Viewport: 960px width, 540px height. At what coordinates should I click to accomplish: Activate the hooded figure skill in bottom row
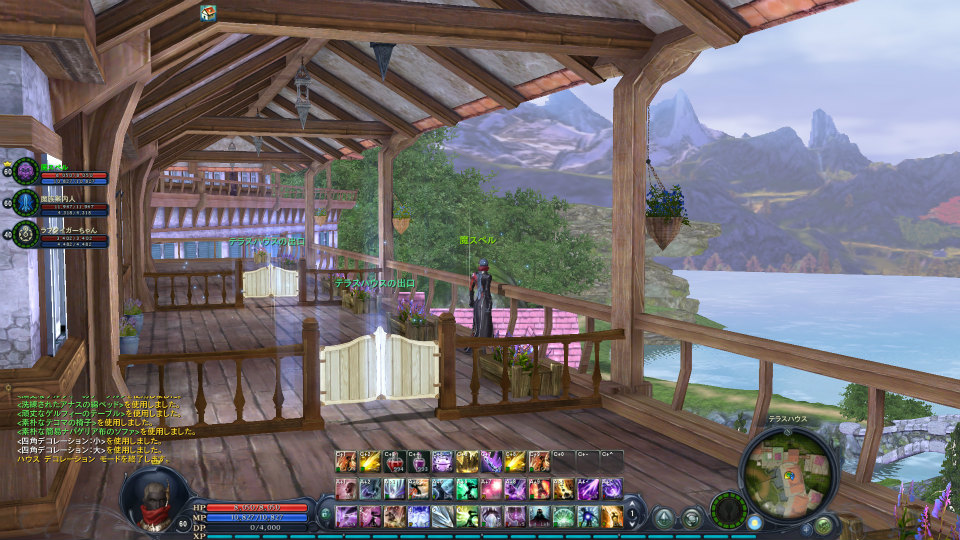pyautogui.click(x=540, y=516)
